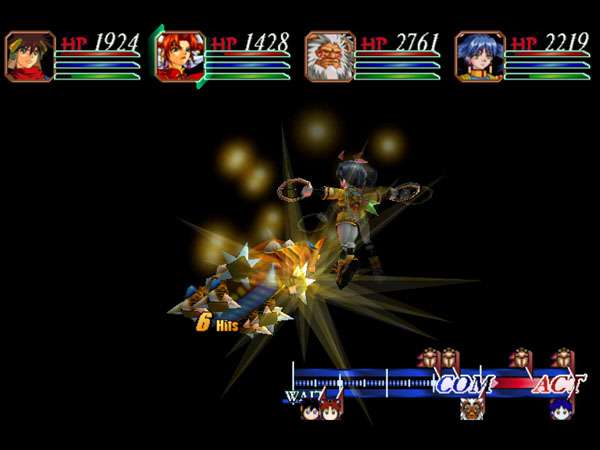Choose the red-haired girl's party portrait
The image size is (600, 450).
(180, 56)
